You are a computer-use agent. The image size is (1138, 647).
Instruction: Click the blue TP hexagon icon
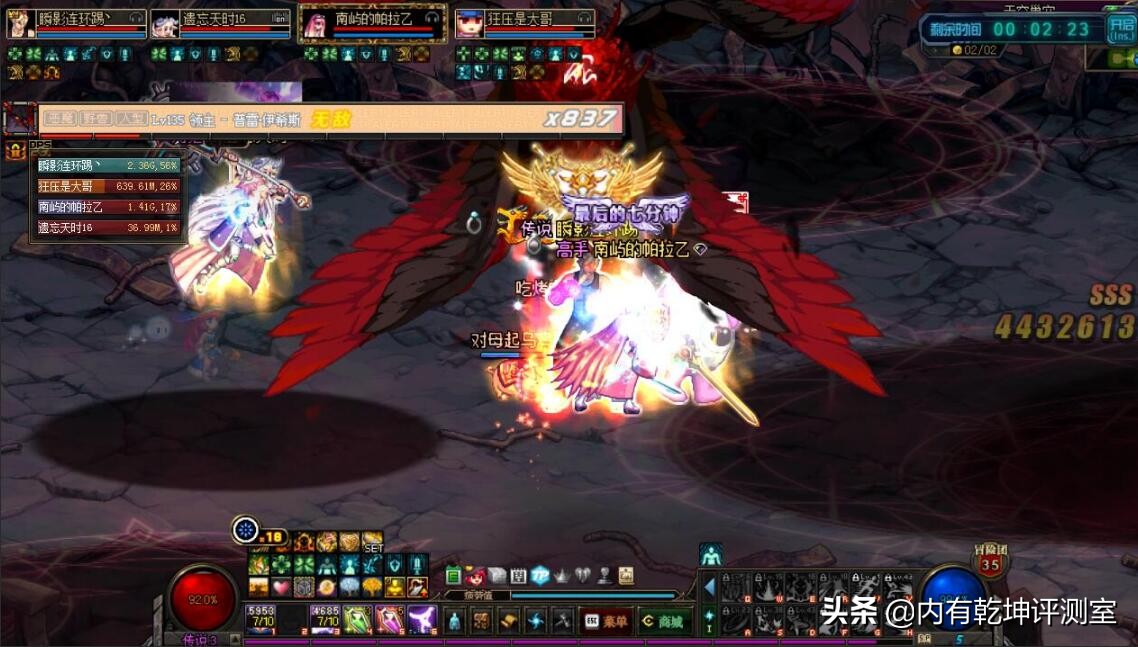(x=540, y=576)
